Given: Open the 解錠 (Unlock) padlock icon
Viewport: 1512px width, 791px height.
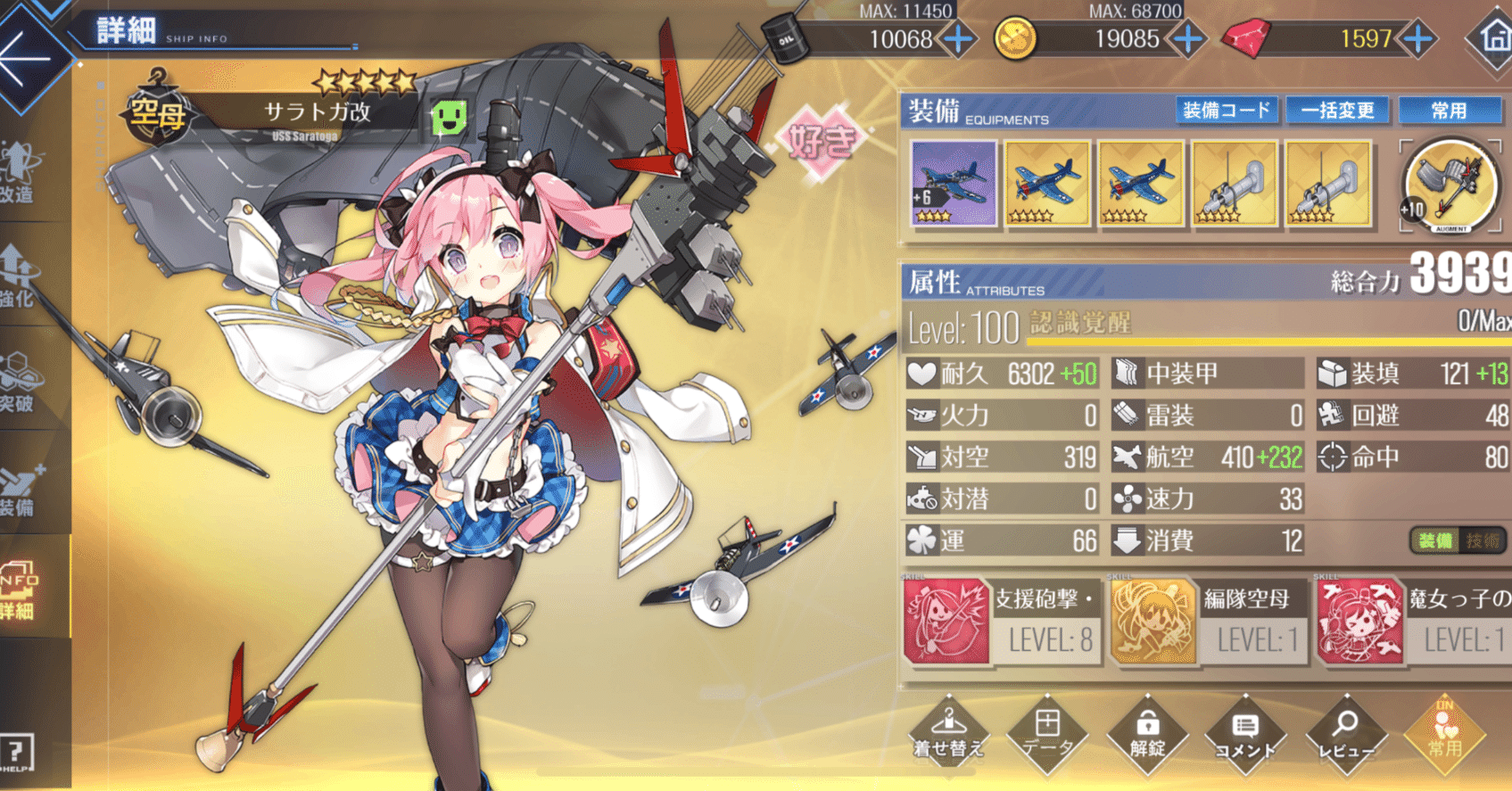Looking at the screenshot, I should pyautogui.click(x=1148, y=736).
